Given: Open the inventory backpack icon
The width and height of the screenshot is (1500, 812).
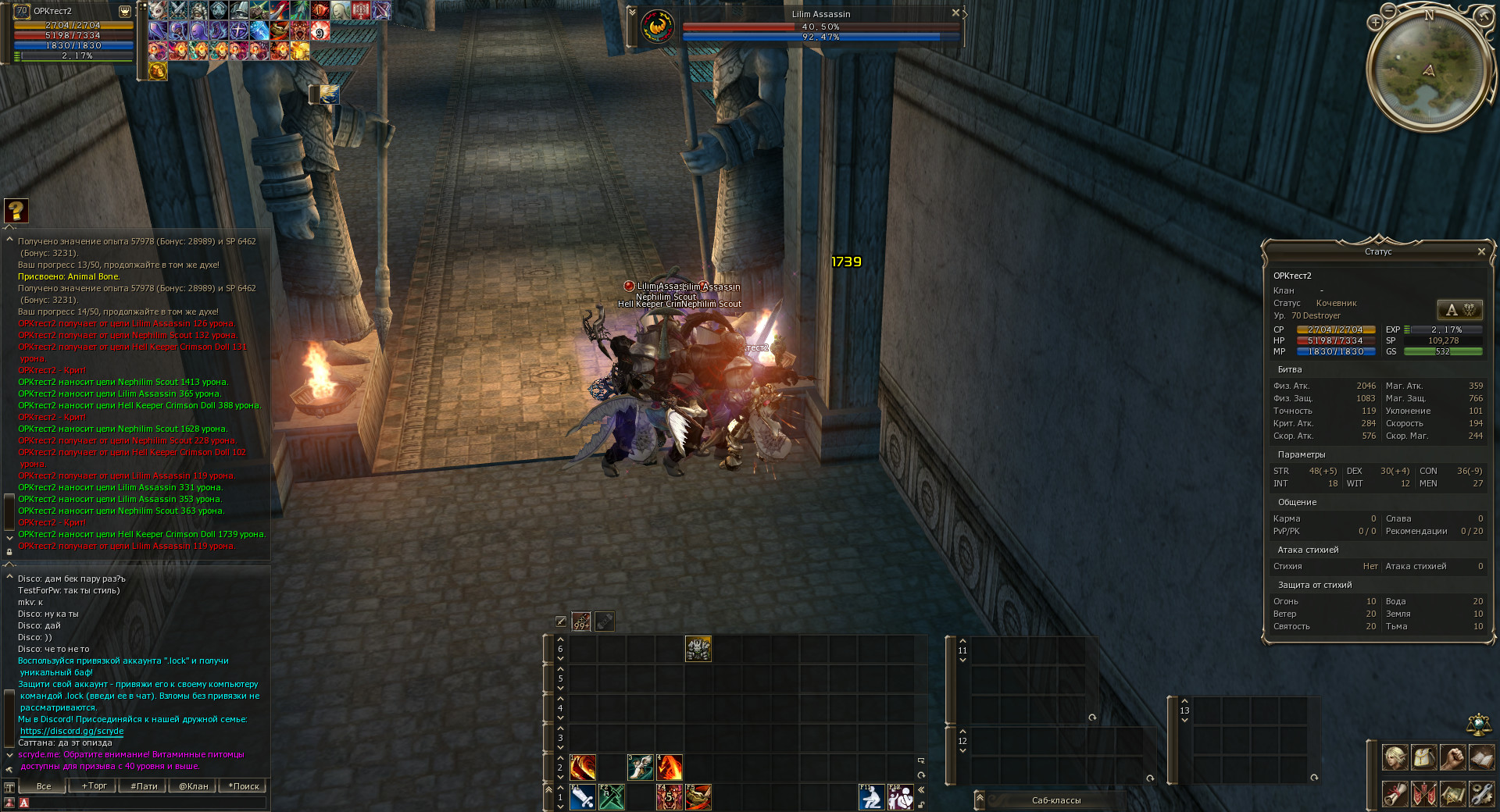Looking at the screenshot, I should (x=1423, y=757).
